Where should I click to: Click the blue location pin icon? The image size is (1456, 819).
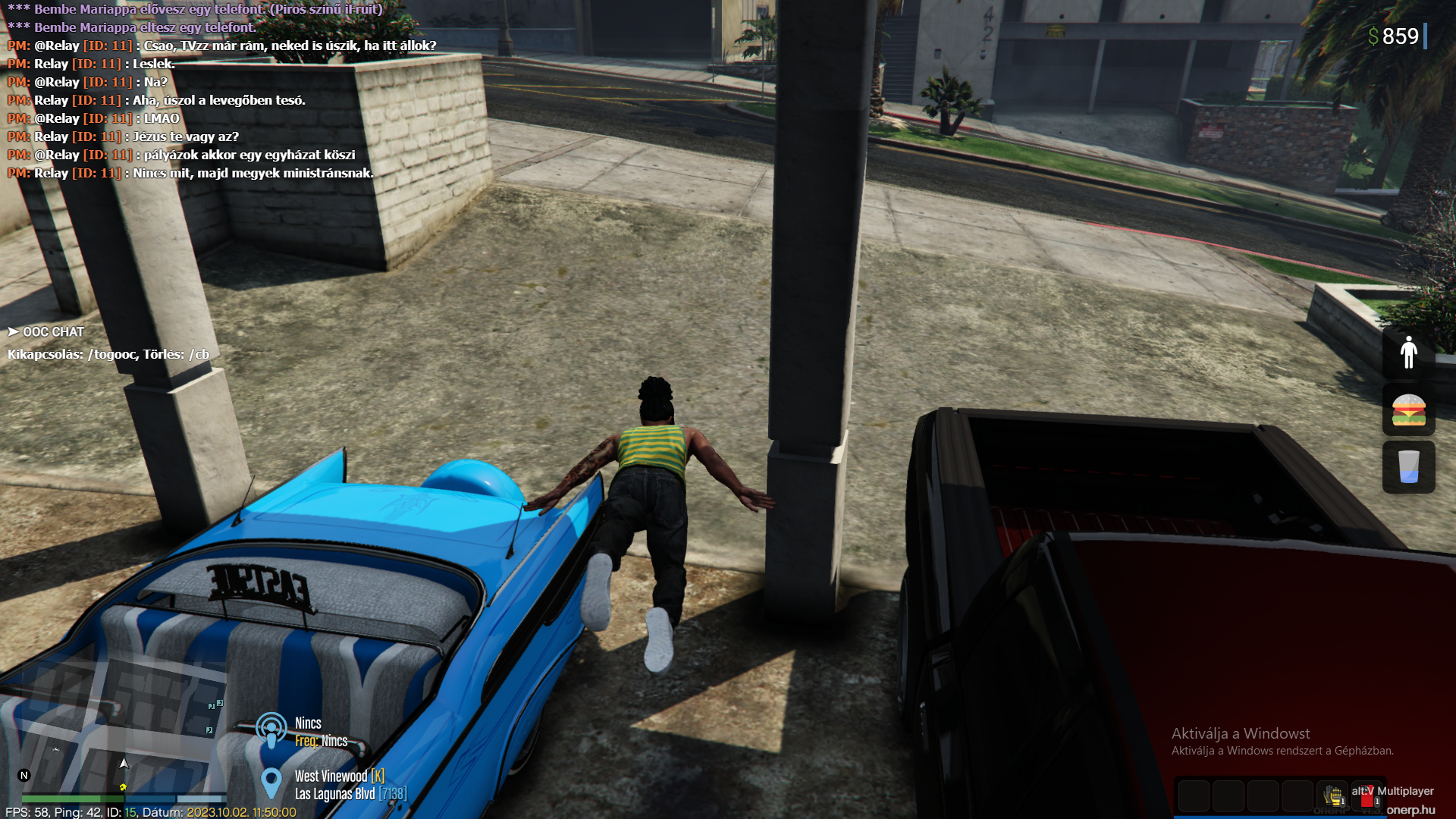click(271, 783)
